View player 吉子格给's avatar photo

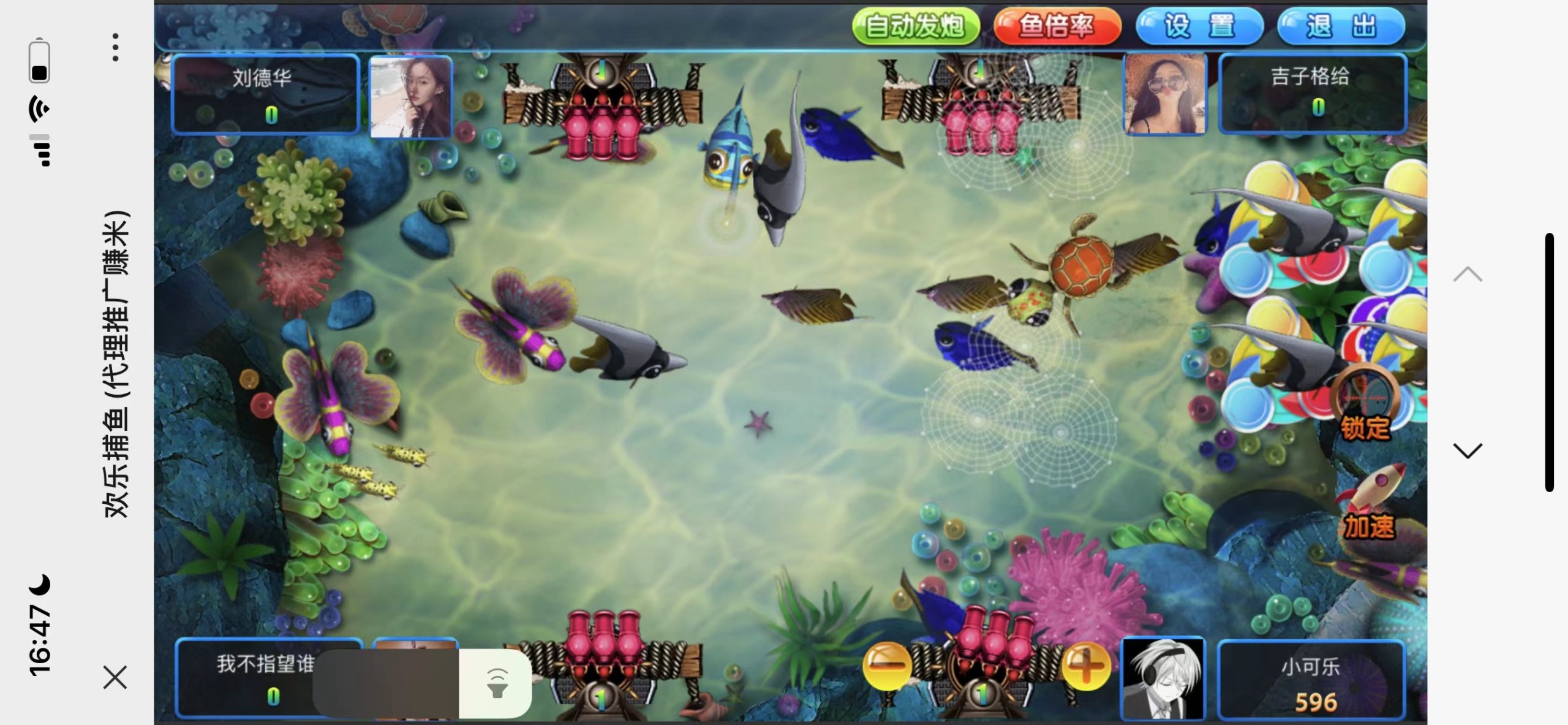pos(1165,94)
